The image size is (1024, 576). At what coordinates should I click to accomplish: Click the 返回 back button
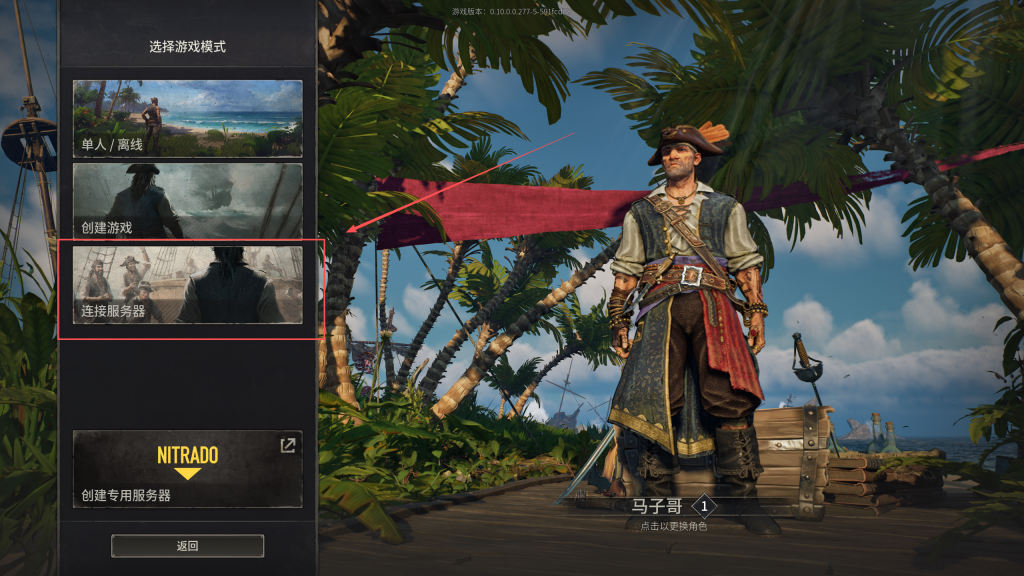coord(187,546)
